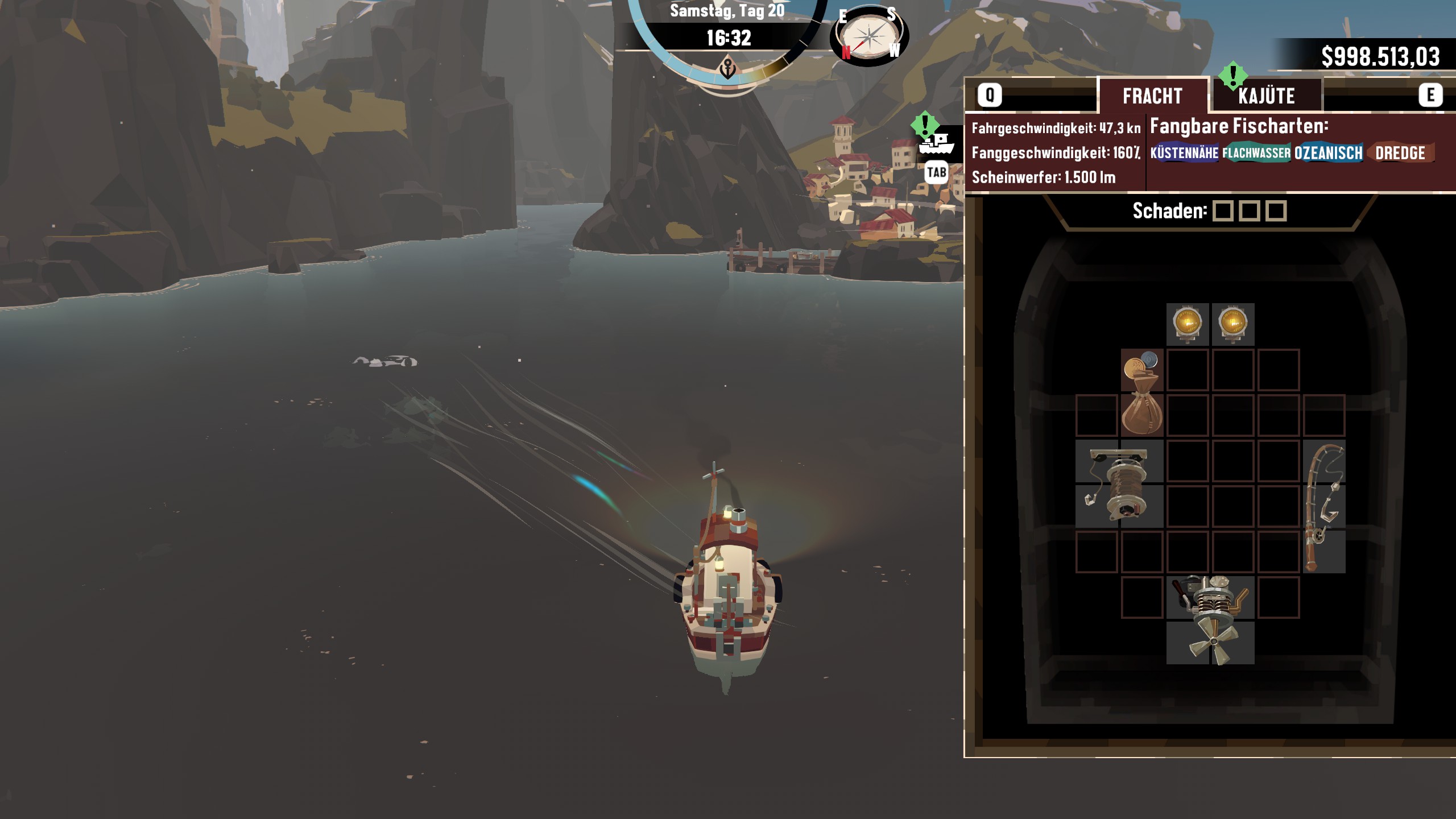Screen dimensions: 1456x819
Task: Choose the engine with propeller
Action: (1210, 620)
